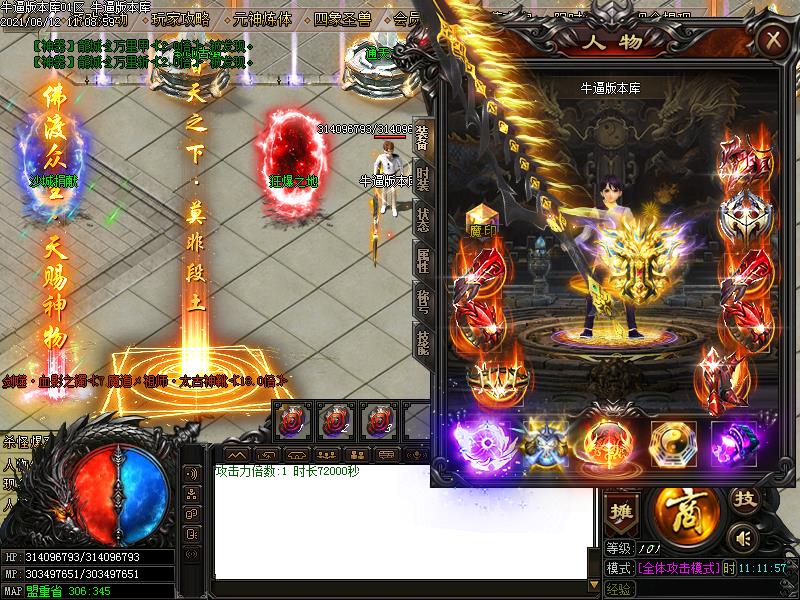Use hotbar skill slot number 3
The image size is (800, 600).
[x=377, y=421]
